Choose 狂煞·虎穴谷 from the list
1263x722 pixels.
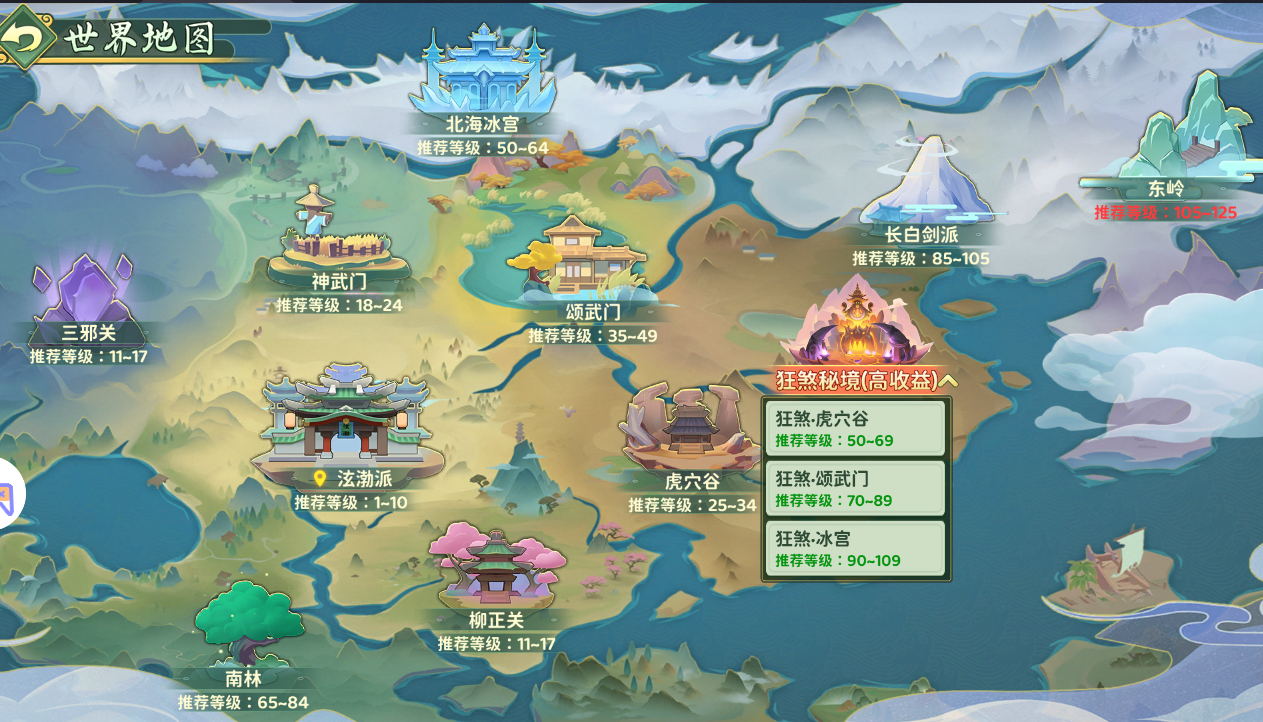point(855,429)
